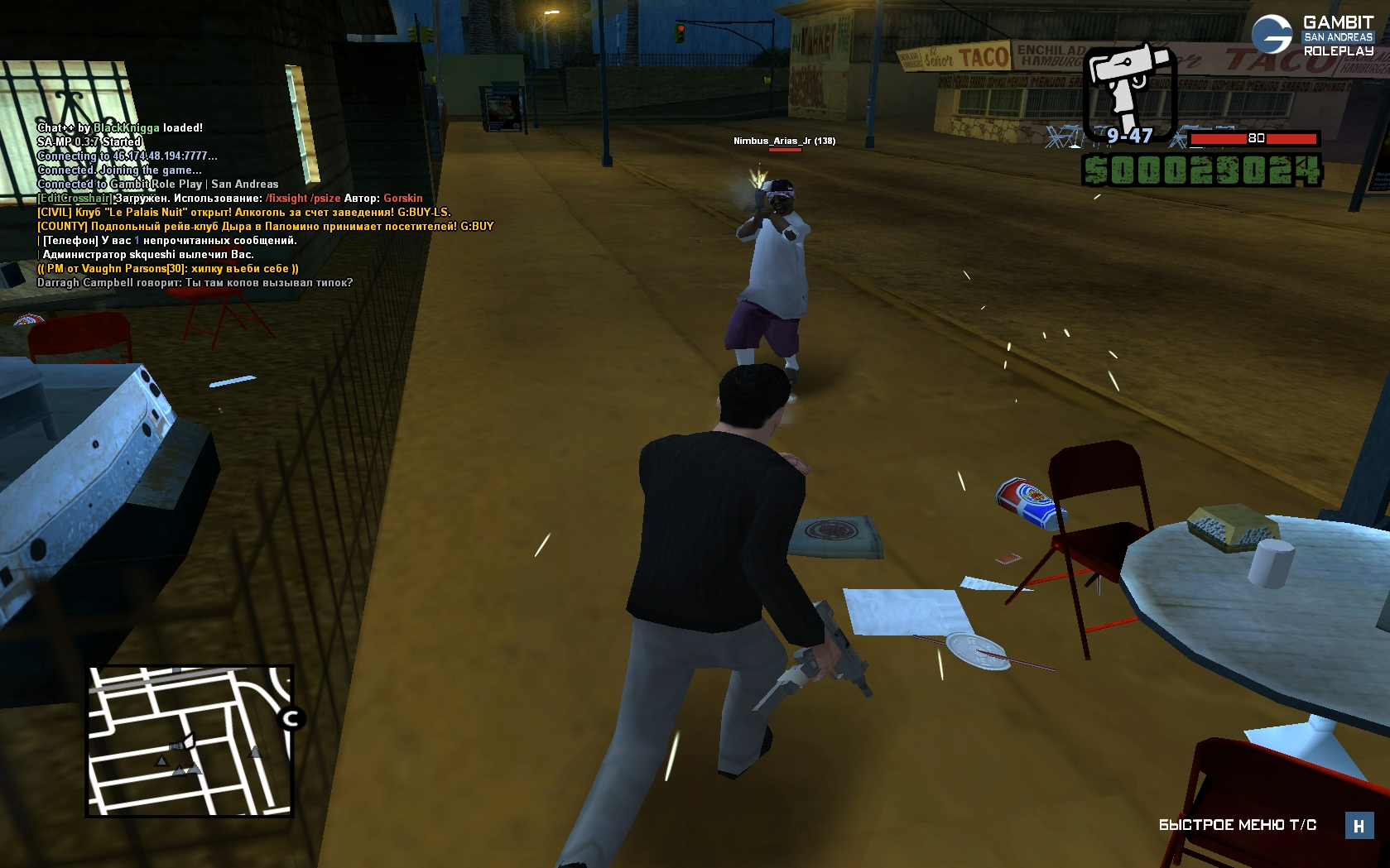The width and height of the screenshot is (1390, 868).
Task: Click the minimap radar
Action: 190,741
